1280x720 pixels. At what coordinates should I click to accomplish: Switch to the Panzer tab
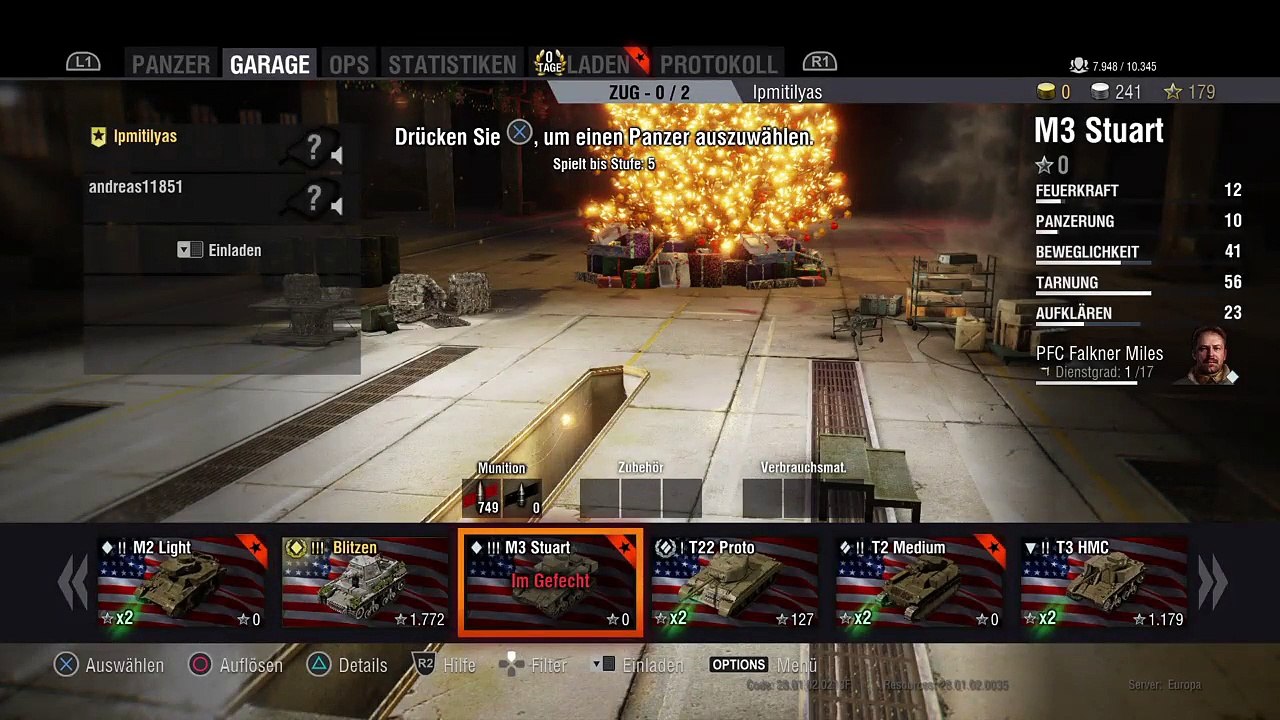click(171, 64)
